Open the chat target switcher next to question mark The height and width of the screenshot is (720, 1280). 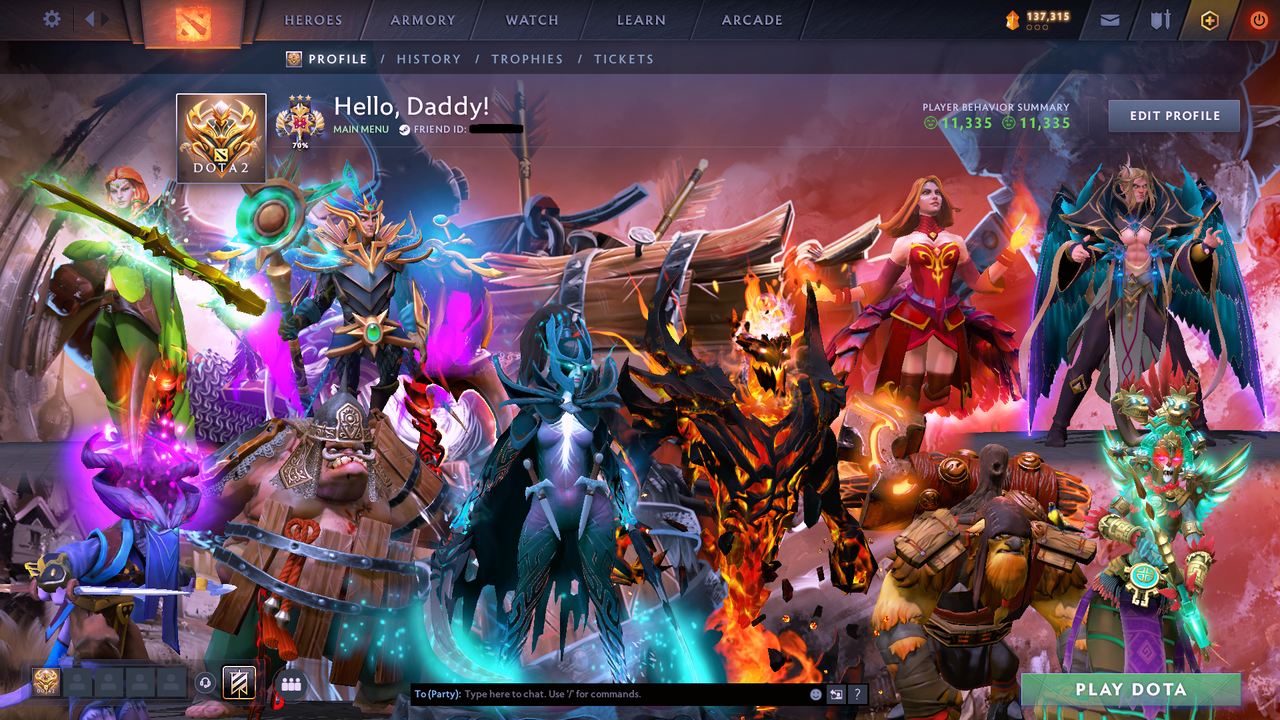[837, 694]
